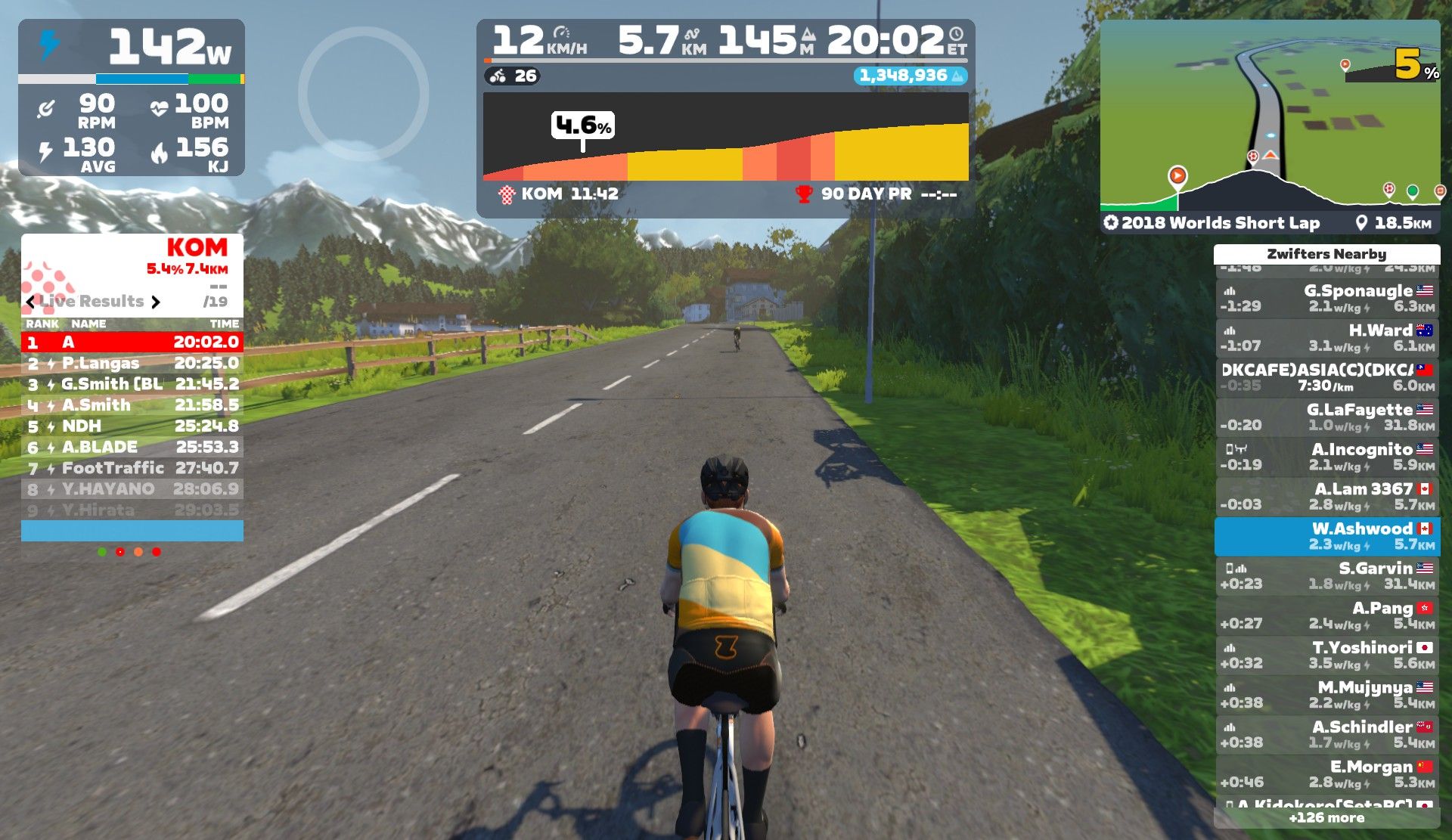View T.Yoshinori in the rider list
Image resolution: width=1452 pixels, height=840 pixels.
pyautogui.click(x=1326, y=656)
